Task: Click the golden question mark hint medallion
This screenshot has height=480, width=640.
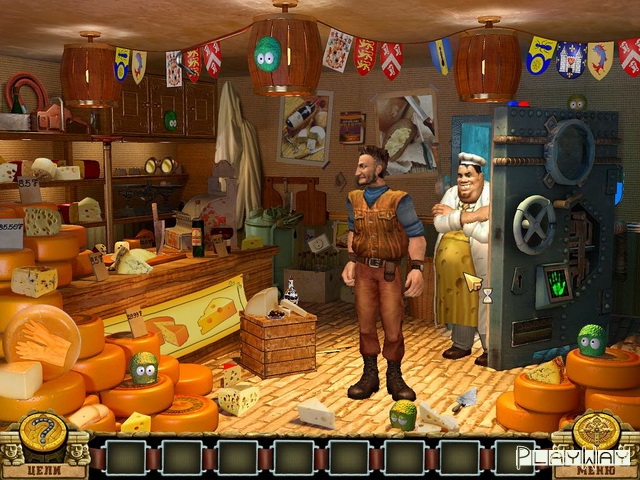Action: (x=43, y=433)
